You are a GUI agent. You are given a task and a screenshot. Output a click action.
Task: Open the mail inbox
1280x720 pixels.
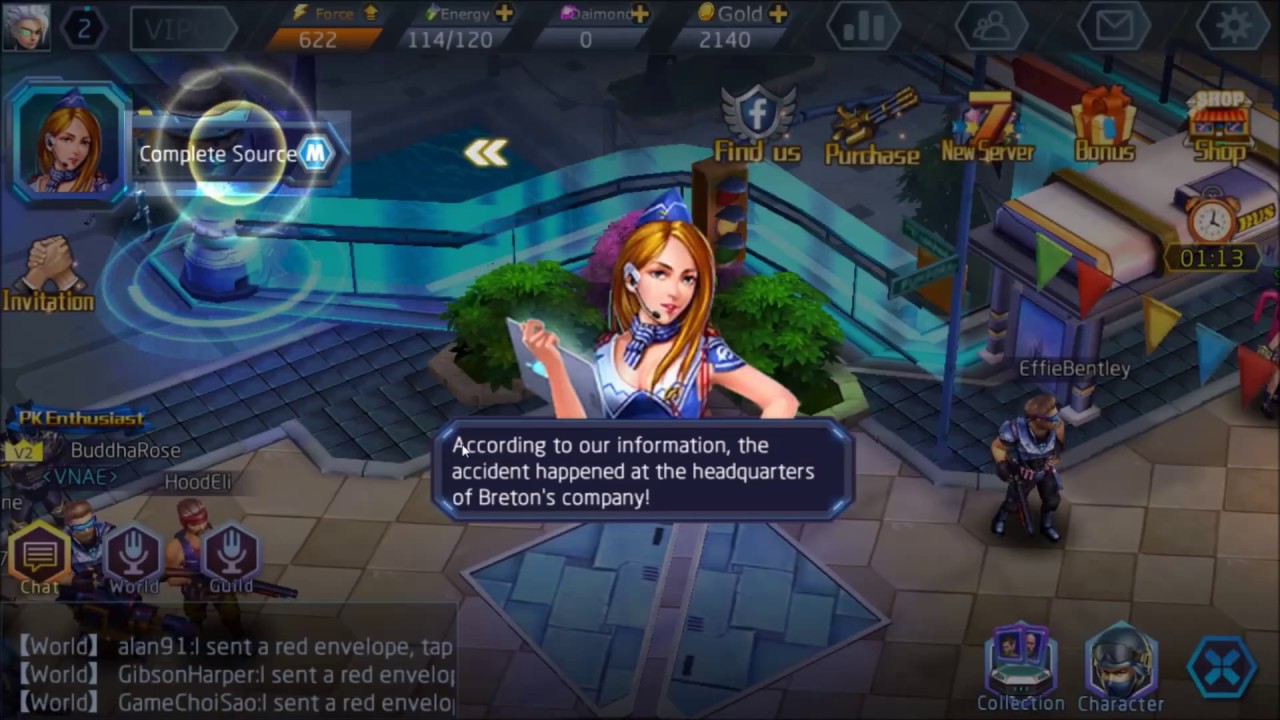(1113, 27)
